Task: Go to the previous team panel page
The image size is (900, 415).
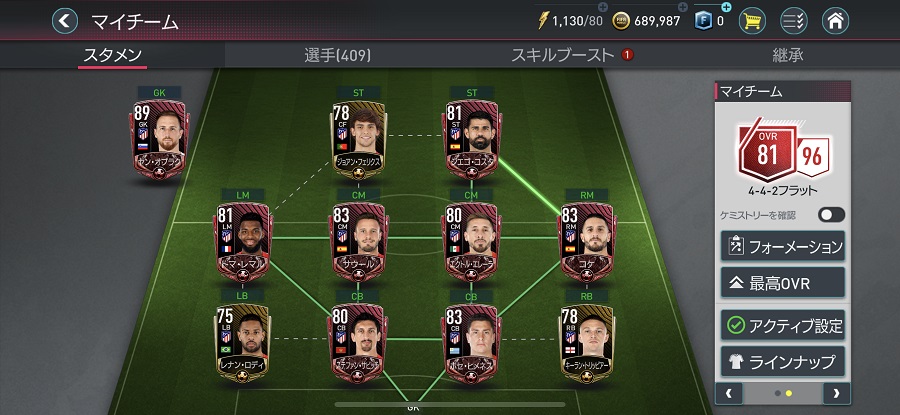Action: (x=729, y=393)
